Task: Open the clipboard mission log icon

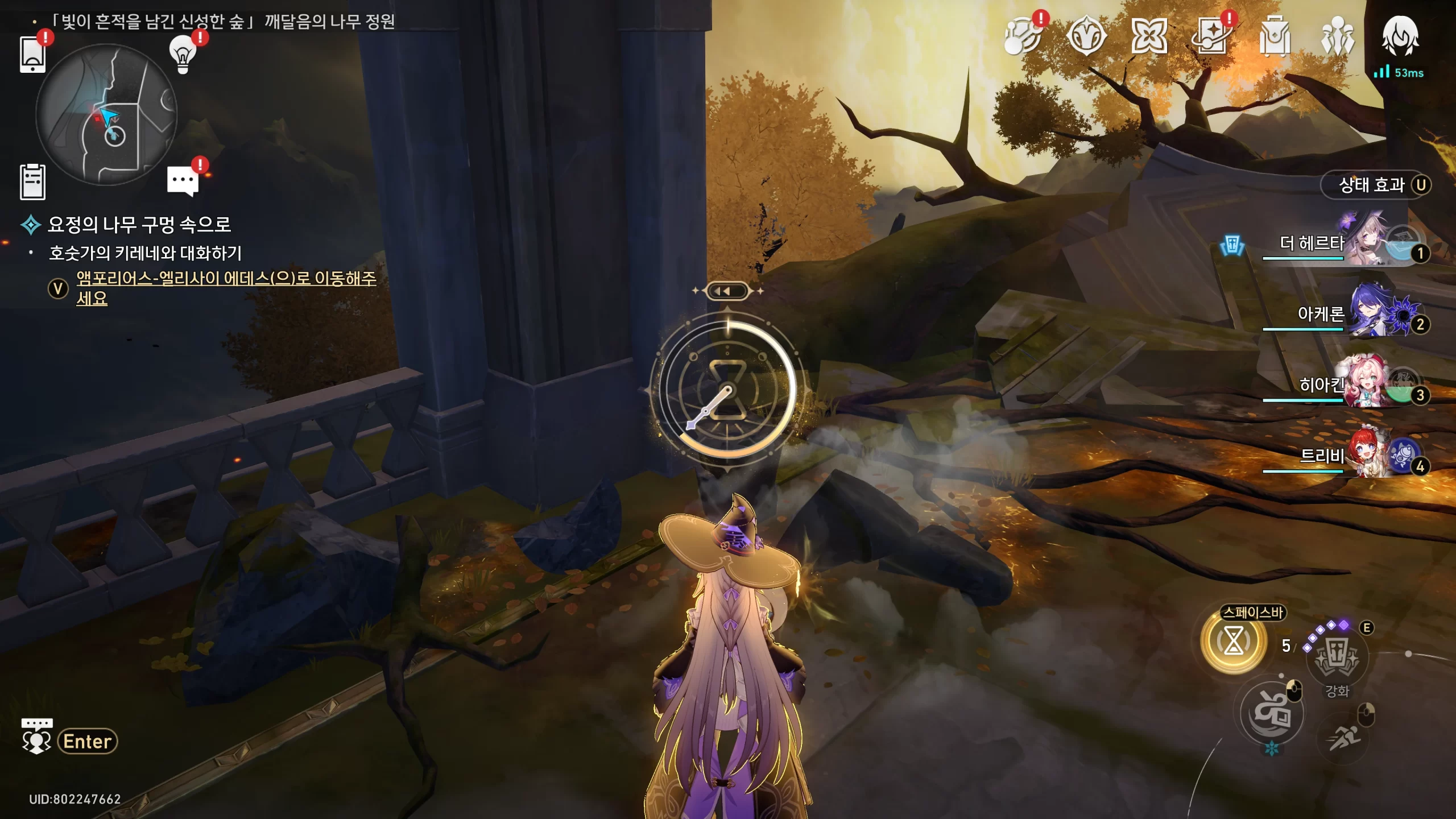Action: tap(32, 182)
